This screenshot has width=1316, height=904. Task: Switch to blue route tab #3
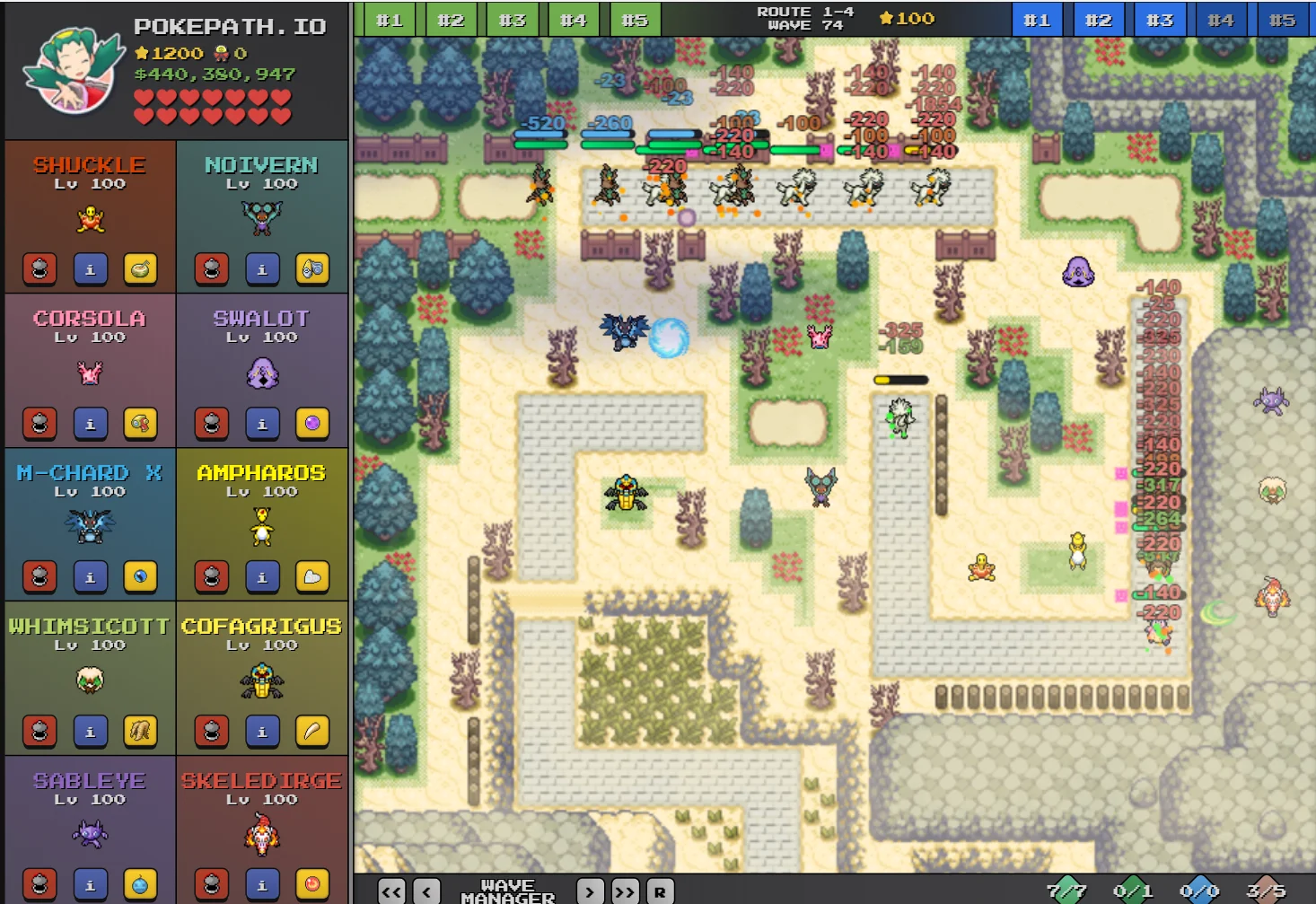coord(1160,18)
